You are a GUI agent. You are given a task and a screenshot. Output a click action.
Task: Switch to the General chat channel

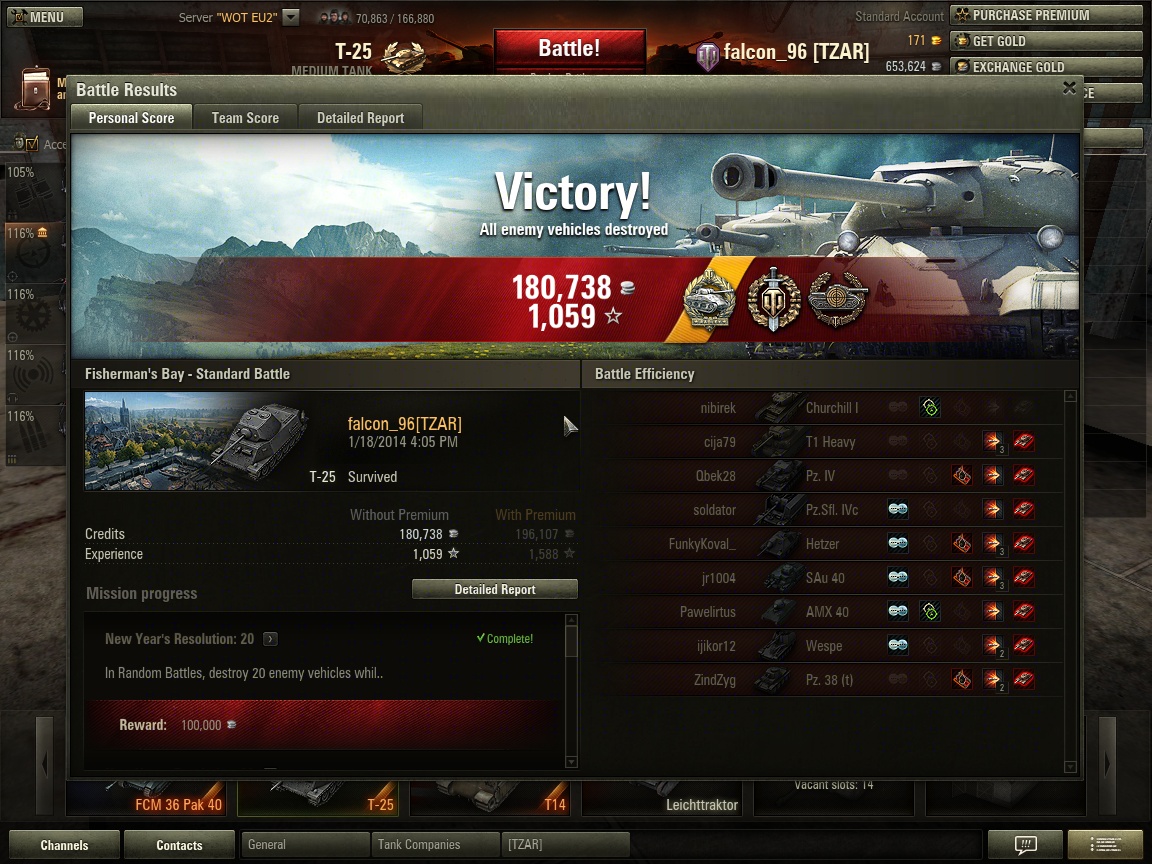click(305, 845)
